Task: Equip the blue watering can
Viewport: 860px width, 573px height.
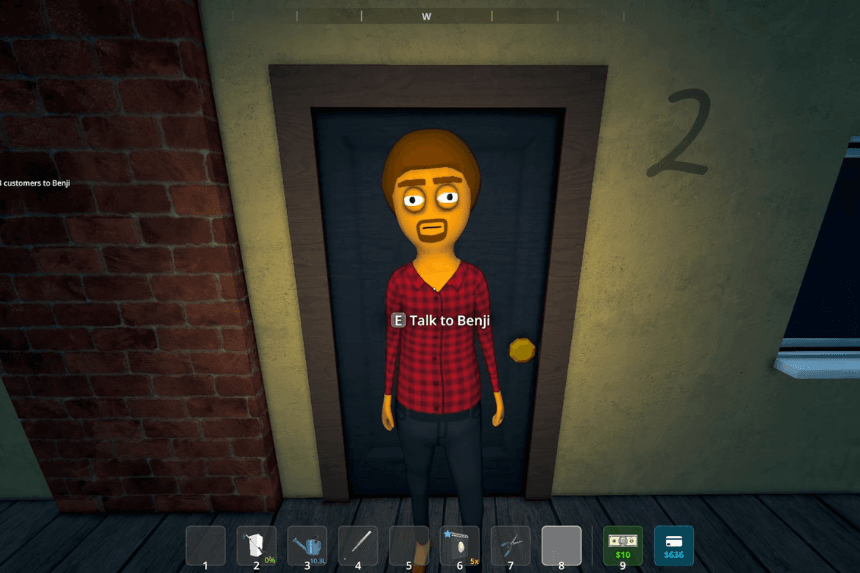Action: pos(307,546)
